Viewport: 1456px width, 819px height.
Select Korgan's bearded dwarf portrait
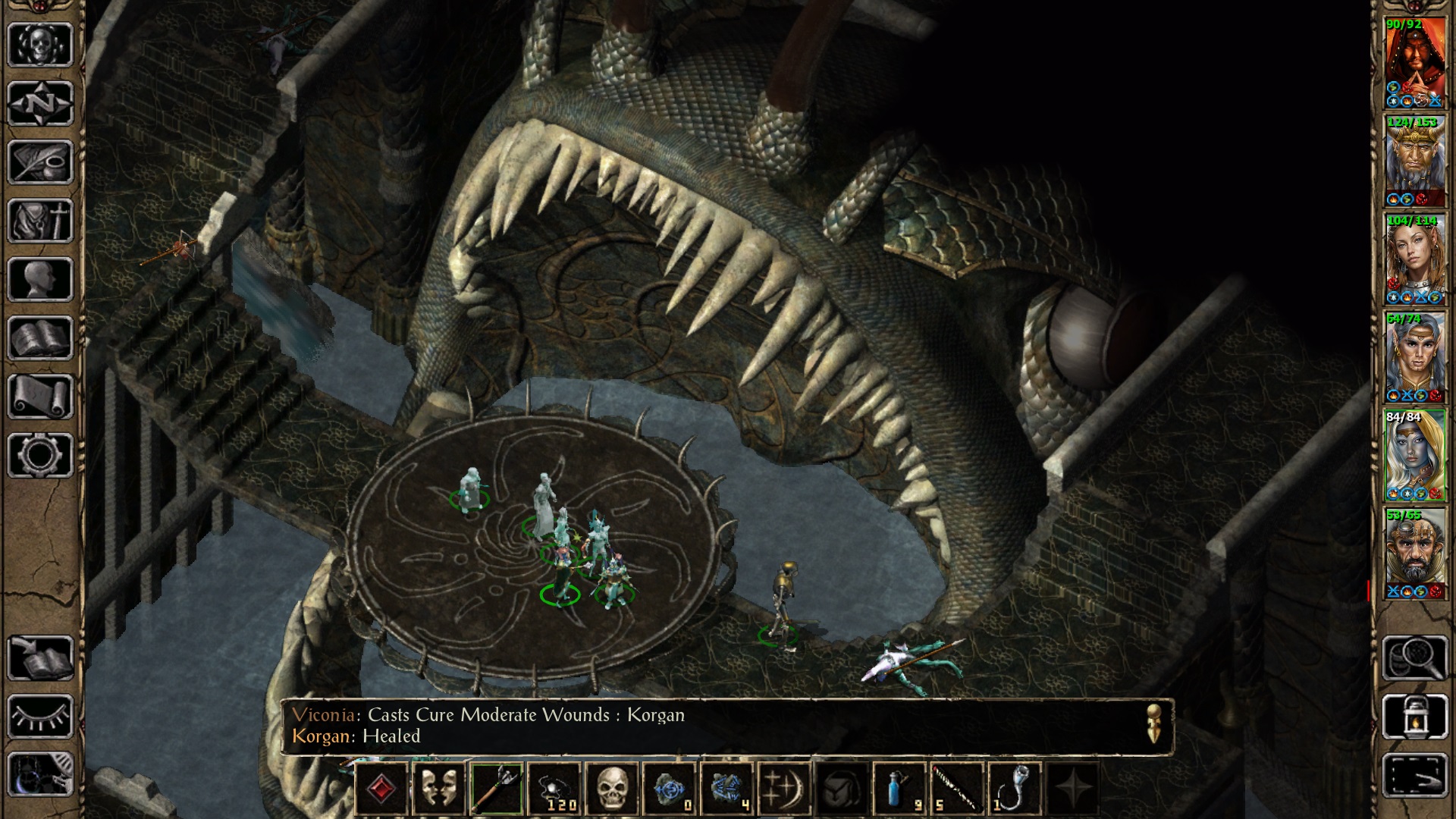coord(1415,554)
